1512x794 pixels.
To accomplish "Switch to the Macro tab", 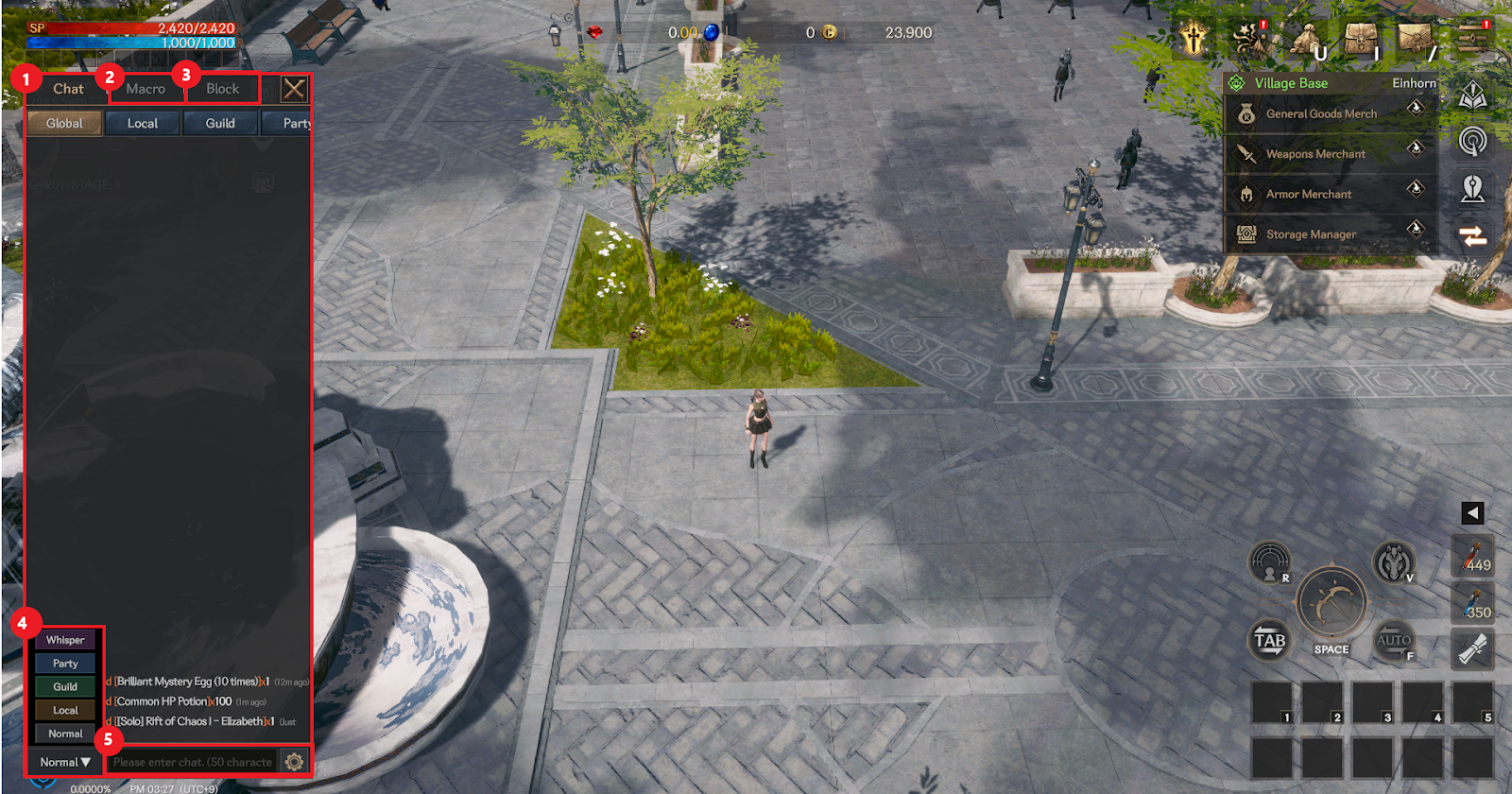I will (146, 89).
